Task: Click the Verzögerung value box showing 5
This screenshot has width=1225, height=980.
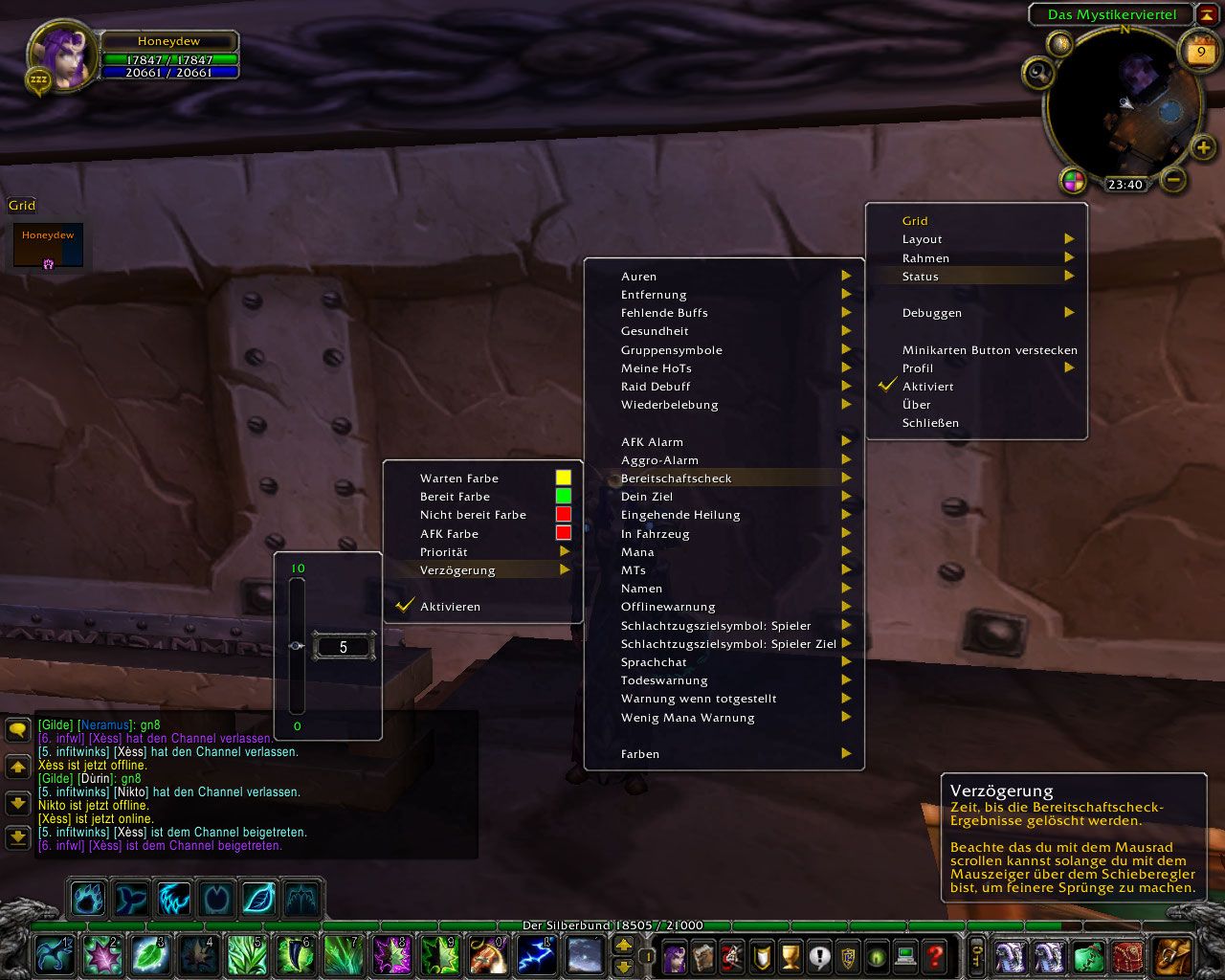Action: (x=344, y=647)
